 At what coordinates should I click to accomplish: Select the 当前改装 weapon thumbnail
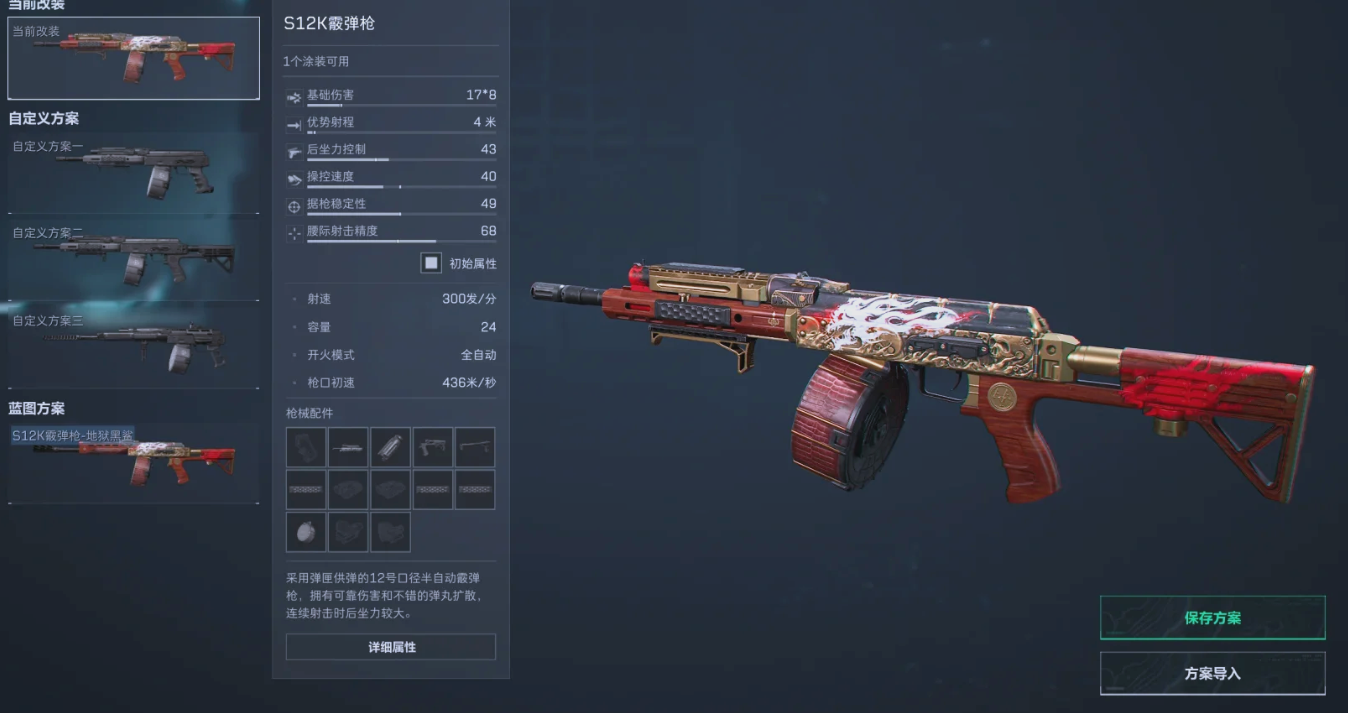134,59
